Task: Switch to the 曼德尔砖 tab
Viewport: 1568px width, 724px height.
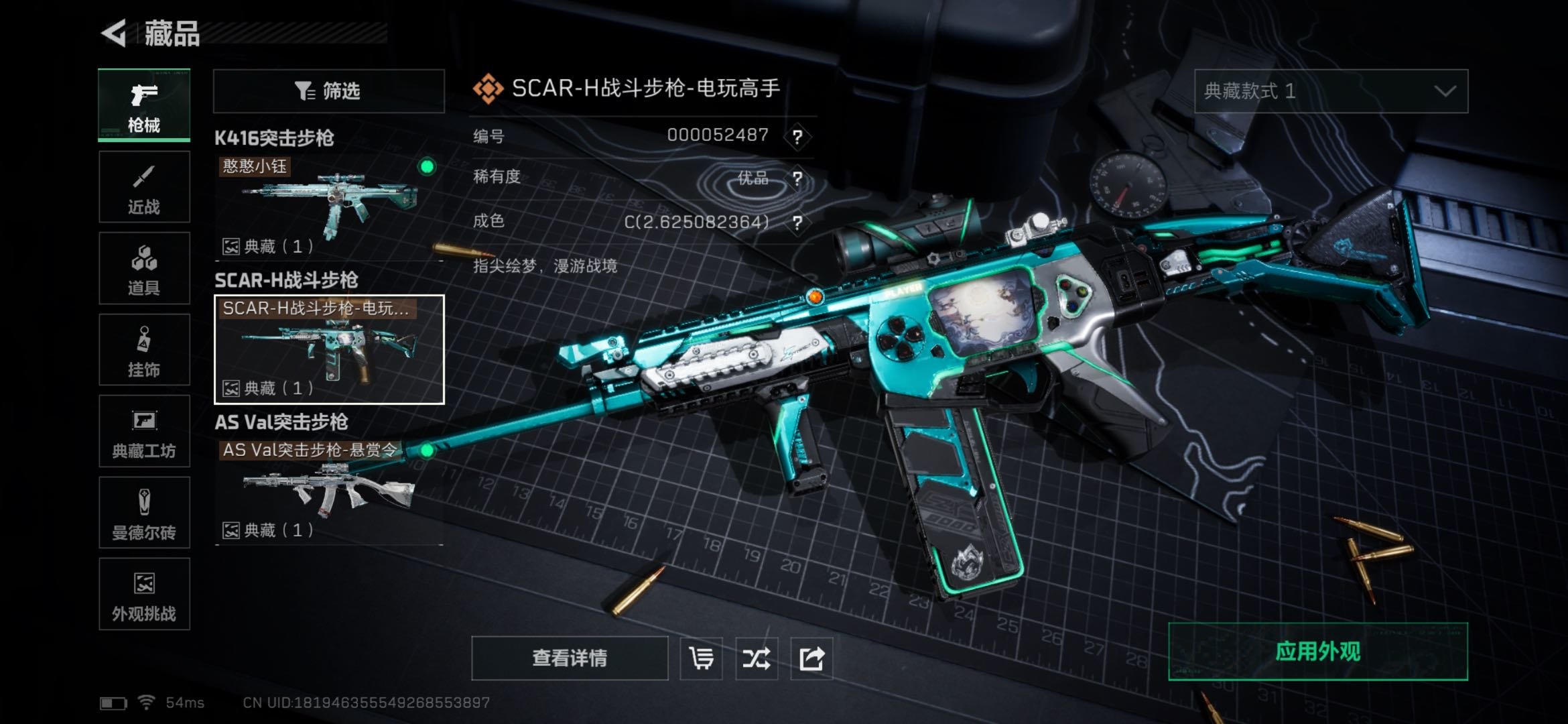Action: (x=144, y=513)
